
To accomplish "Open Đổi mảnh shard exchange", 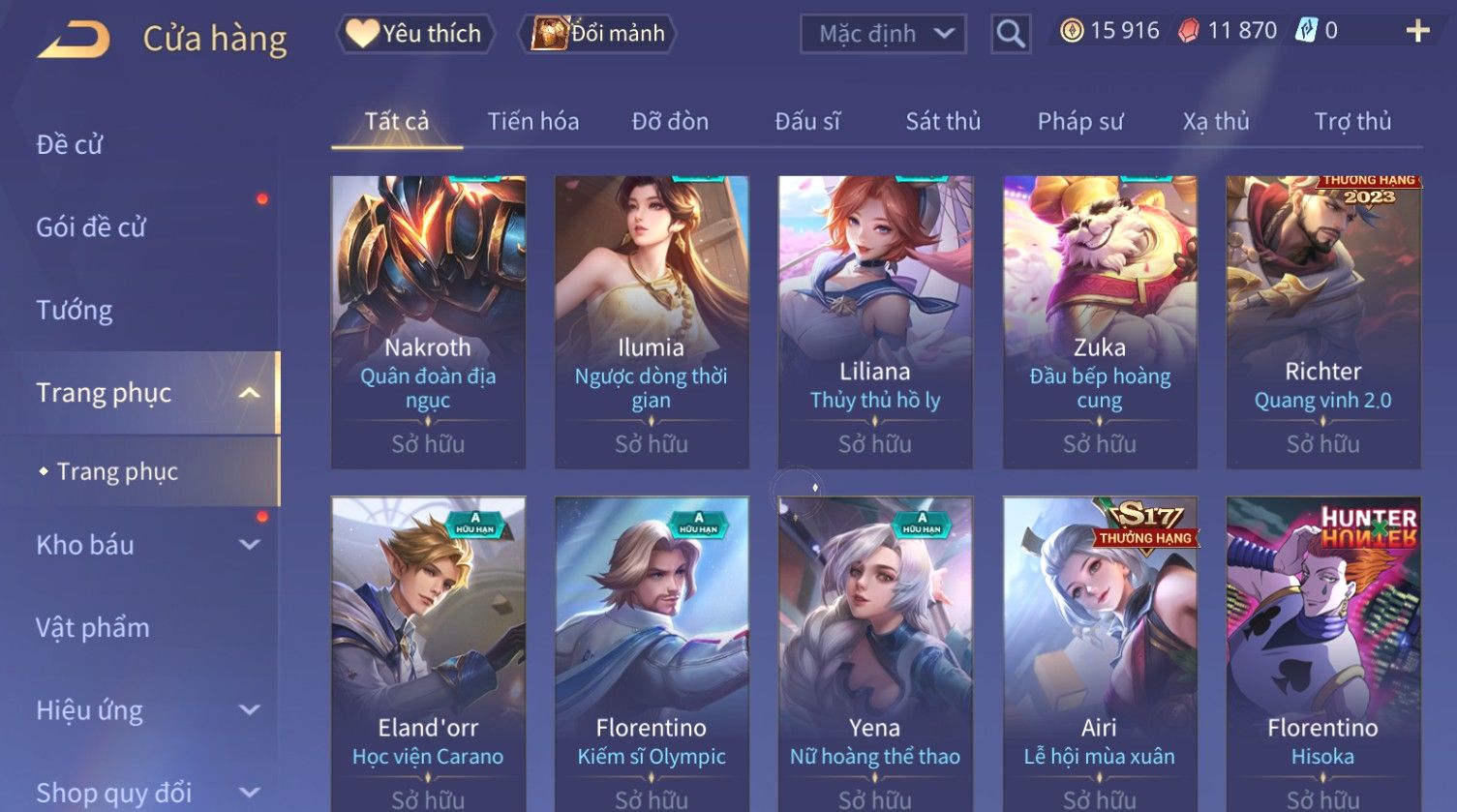I will pos(597,34).
